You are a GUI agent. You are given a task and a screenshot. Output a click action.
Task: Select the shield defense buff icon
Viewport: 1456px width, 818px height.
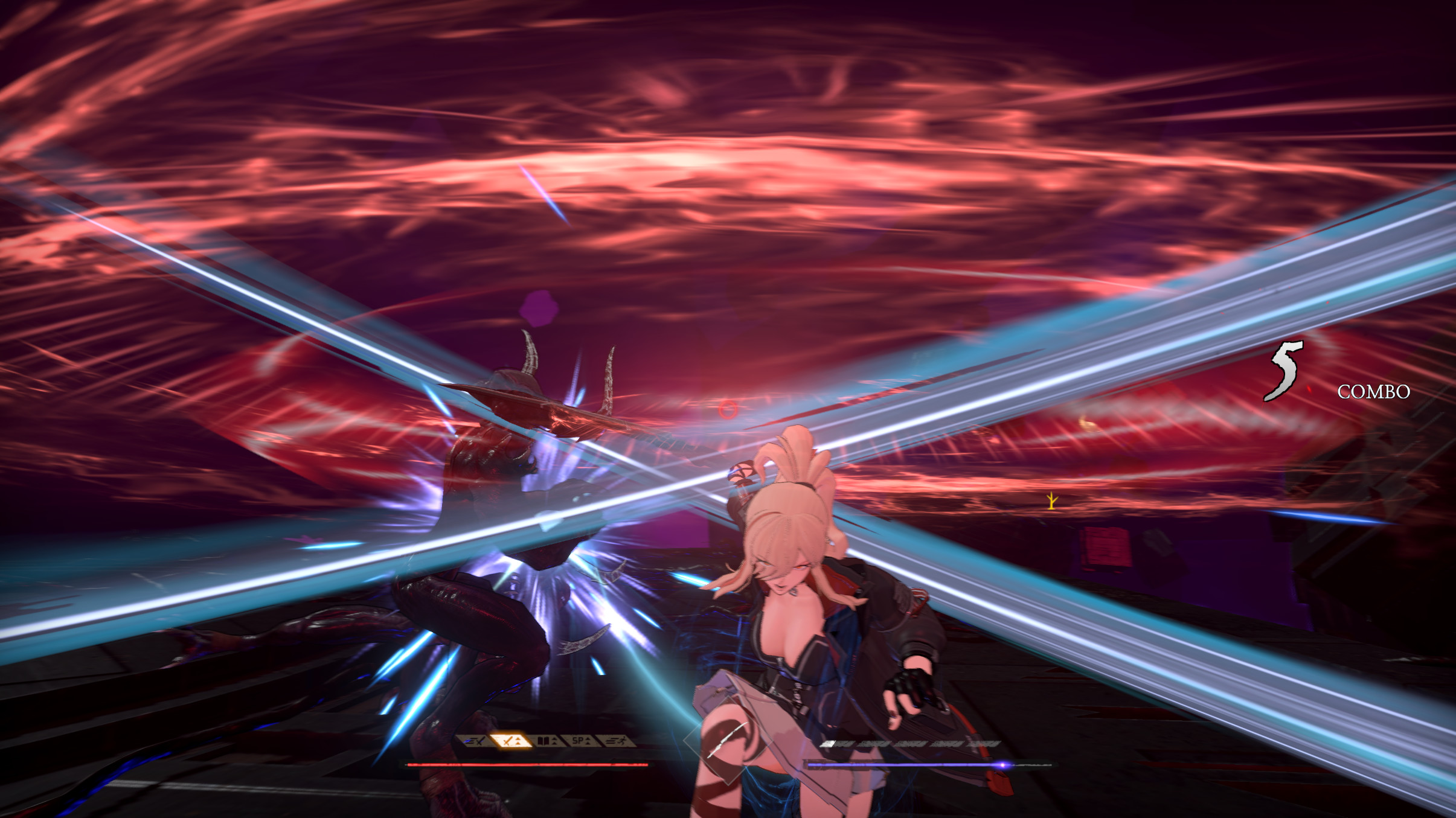(548, 740)
